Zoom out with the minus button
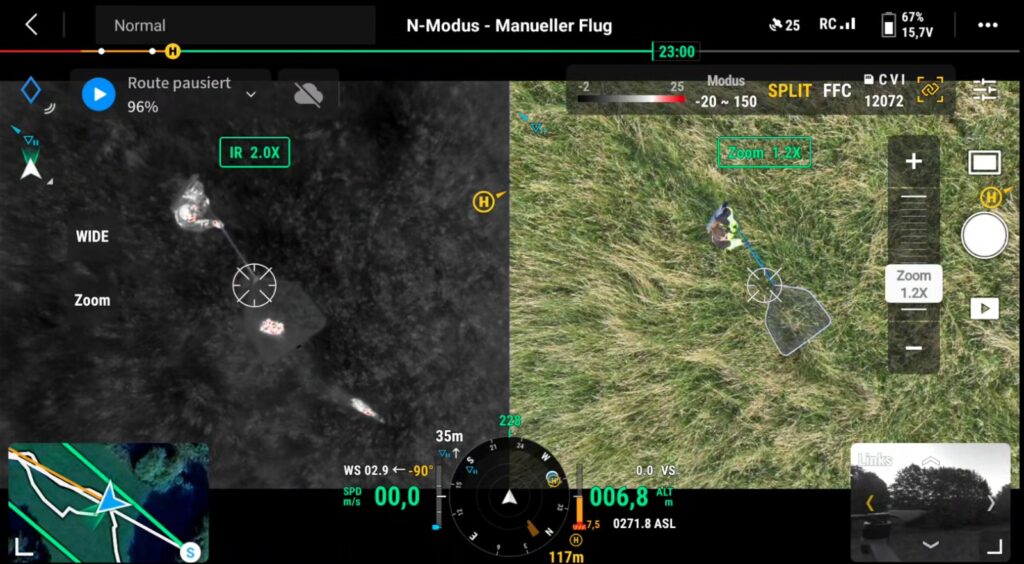This screenshot has width=1024, height=564. 913,348
